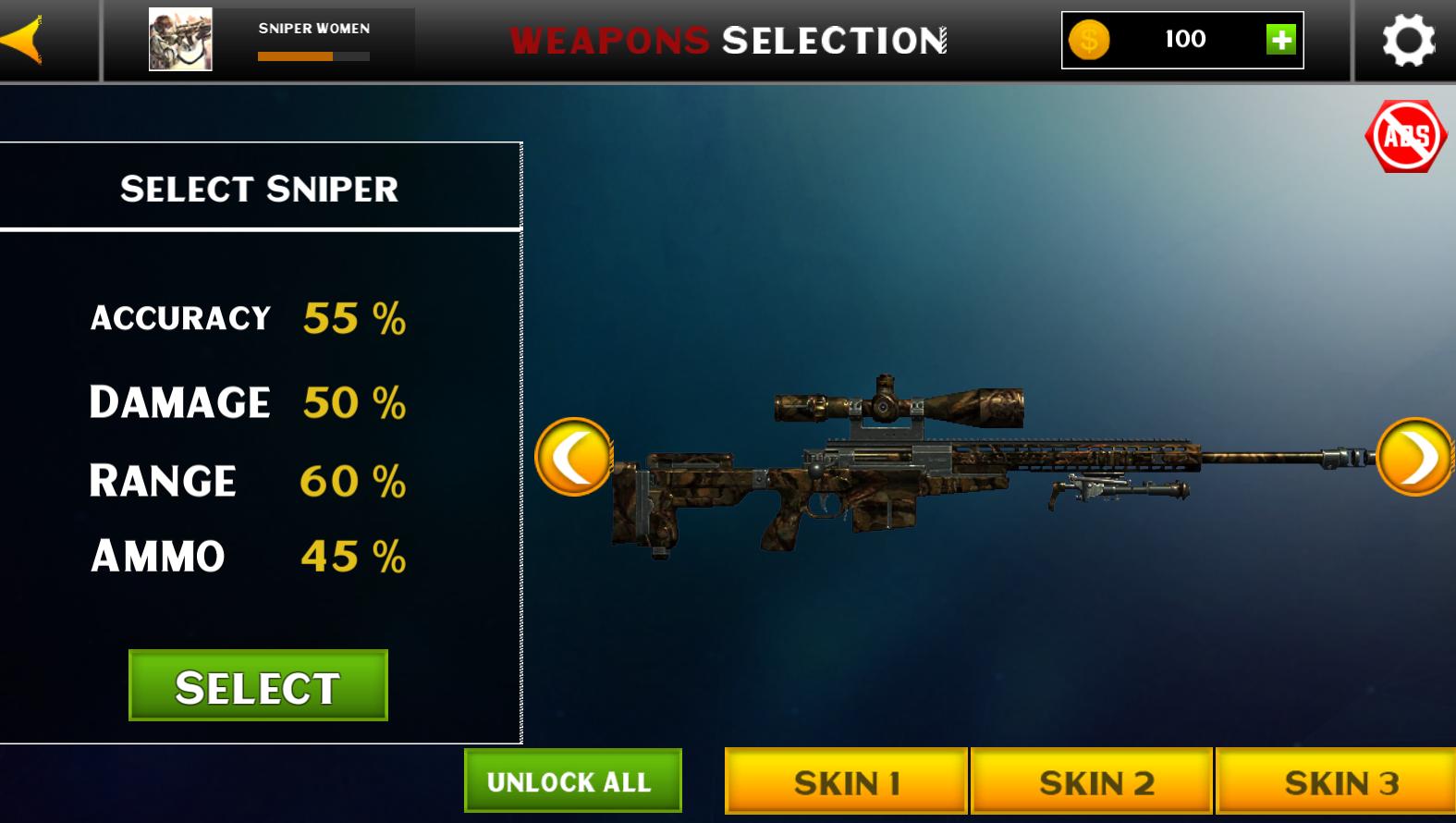Go back using the yellow arrow
Viewport: 1456px width, 823px height.
point(24,40)
